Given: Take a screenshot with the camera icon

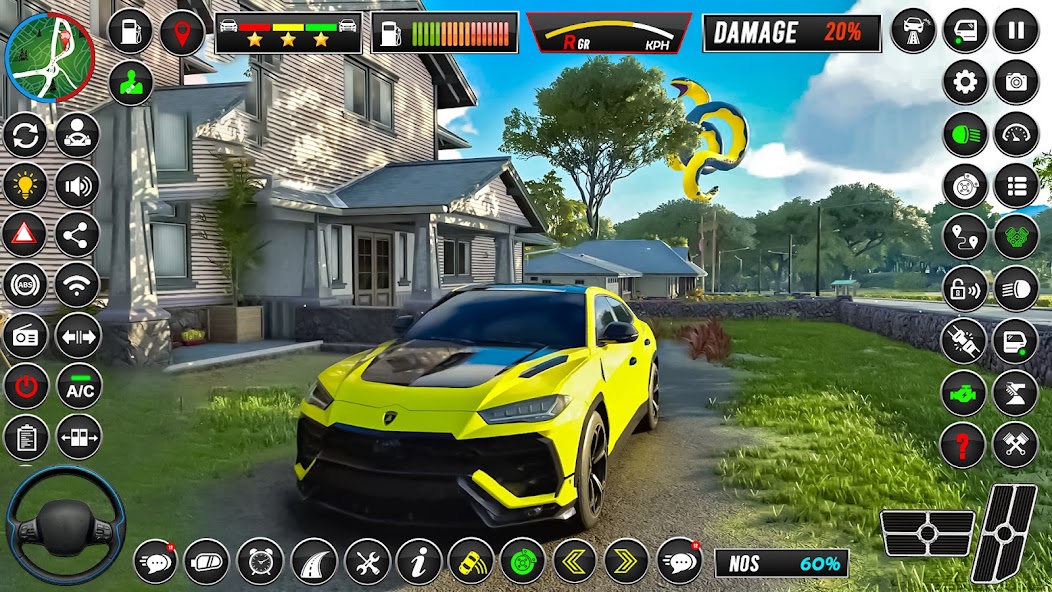Looking at the screenshot, I should [1016, 82].
